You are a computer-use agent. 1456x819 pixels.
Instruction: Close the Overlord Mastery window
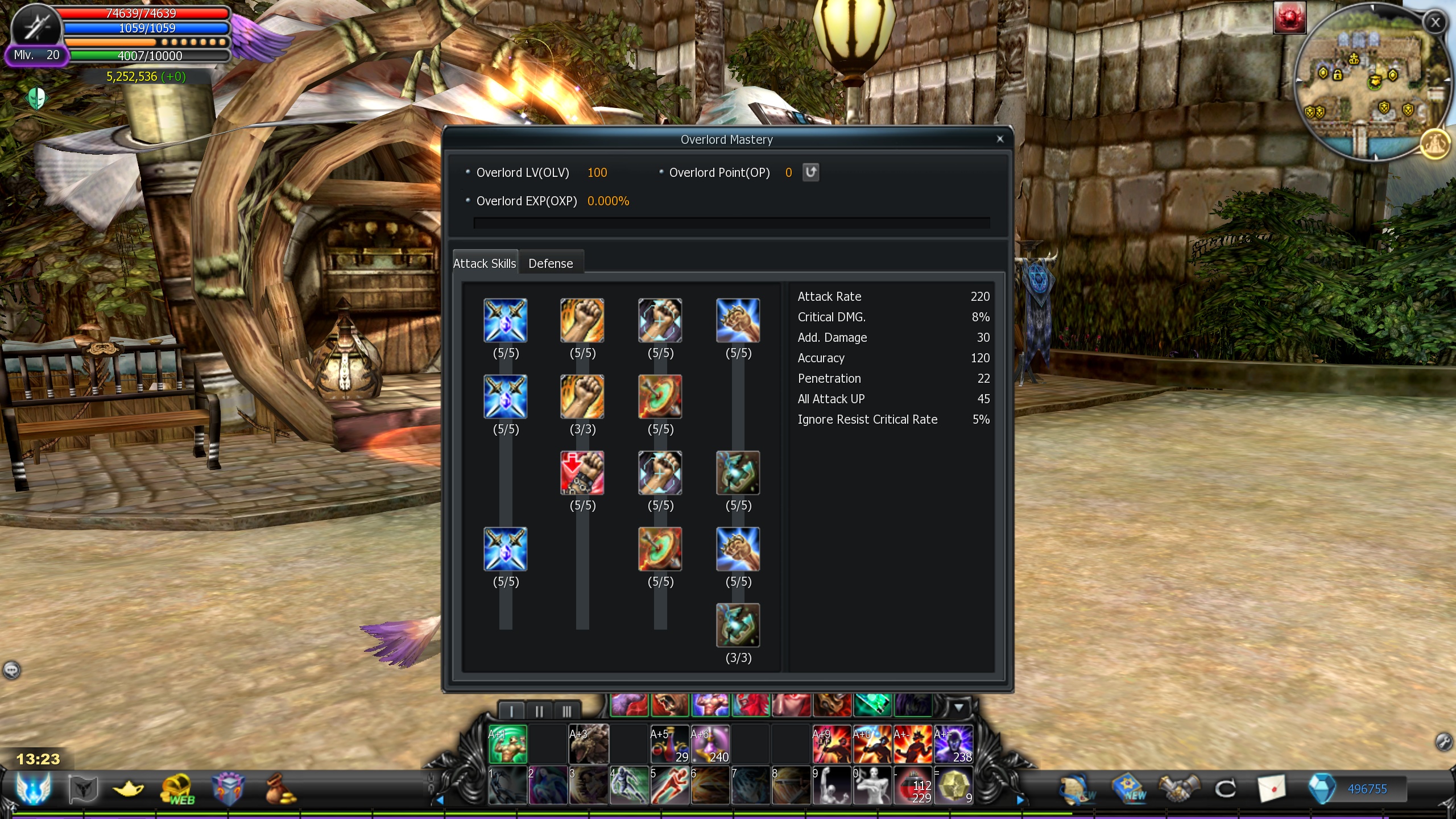pos(1000,139)
